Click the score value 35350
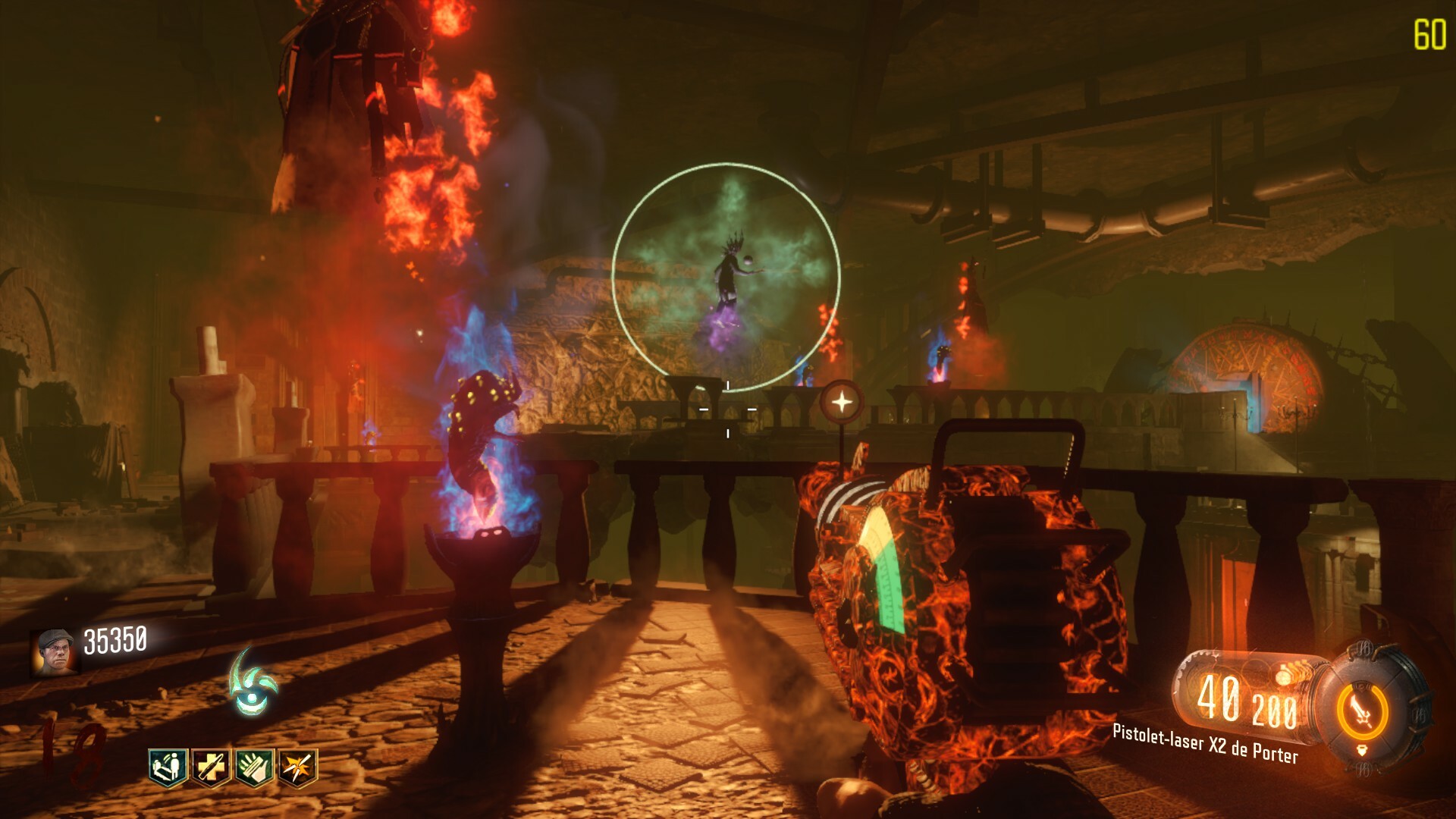 point(115,640)
